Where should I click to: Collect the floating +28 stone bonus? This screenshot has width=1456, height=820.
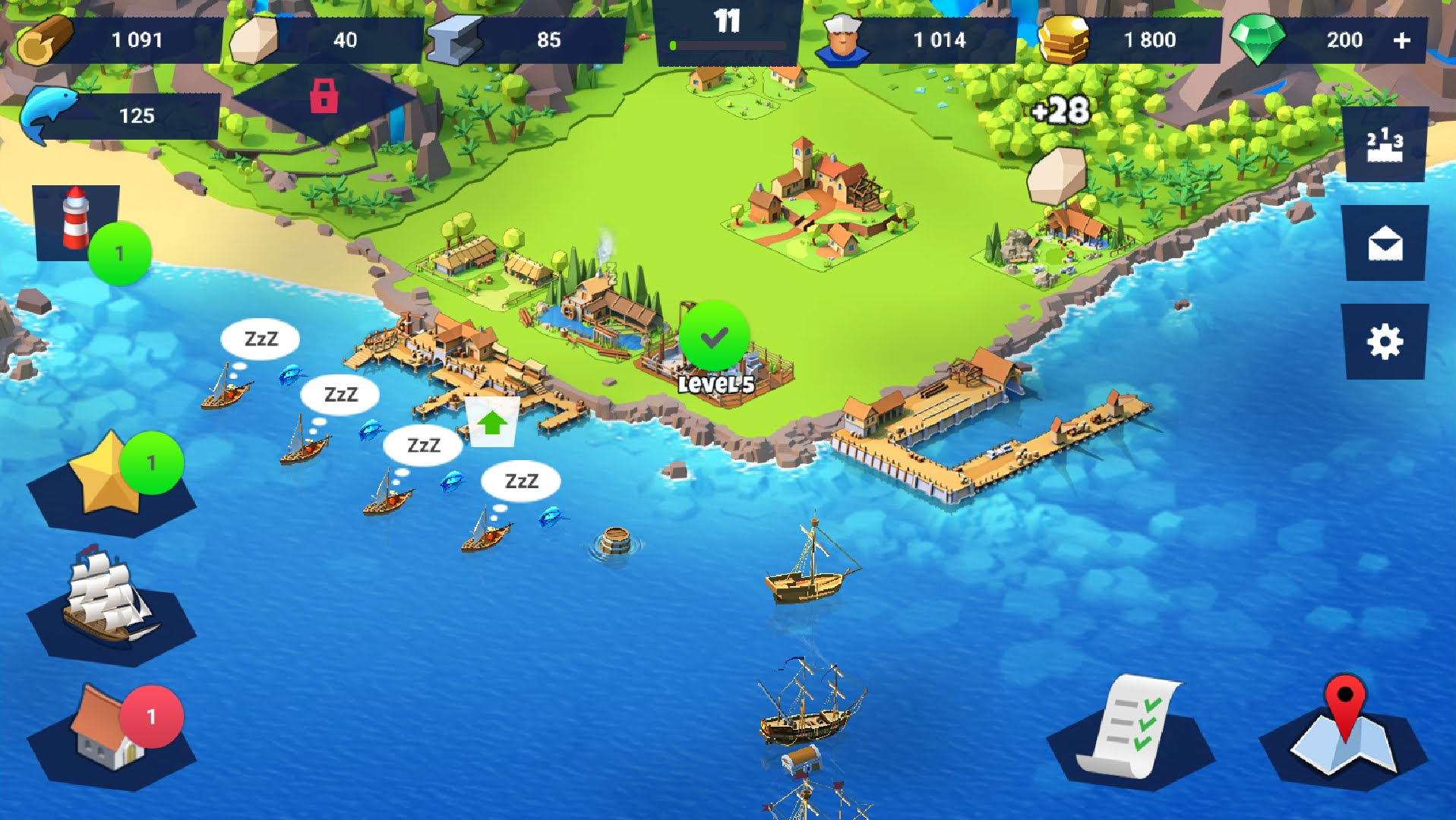click(1061, 111)
